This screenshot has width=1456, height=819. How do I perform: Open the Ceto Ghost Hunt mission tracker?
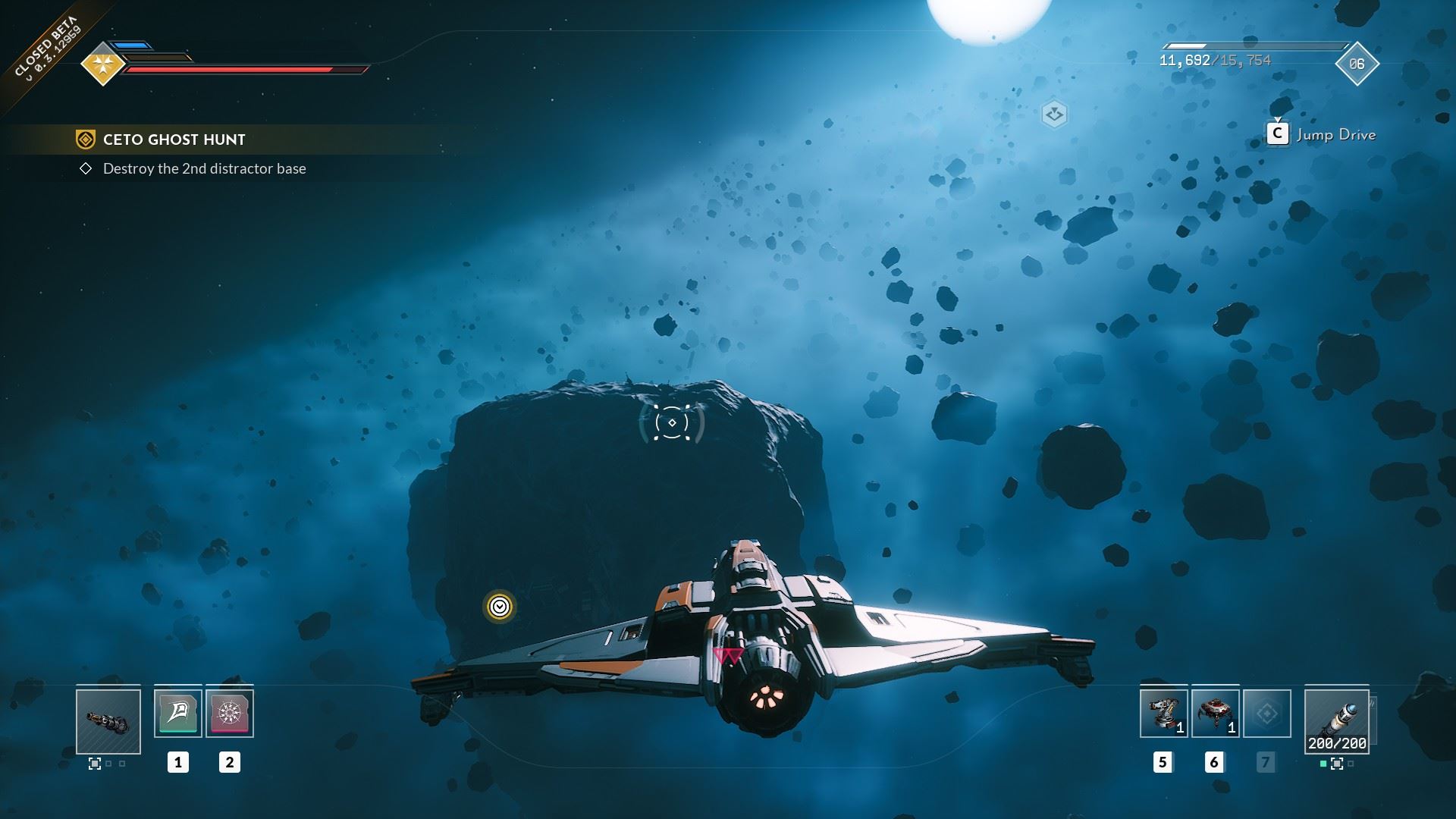click(x=174, y=140)
